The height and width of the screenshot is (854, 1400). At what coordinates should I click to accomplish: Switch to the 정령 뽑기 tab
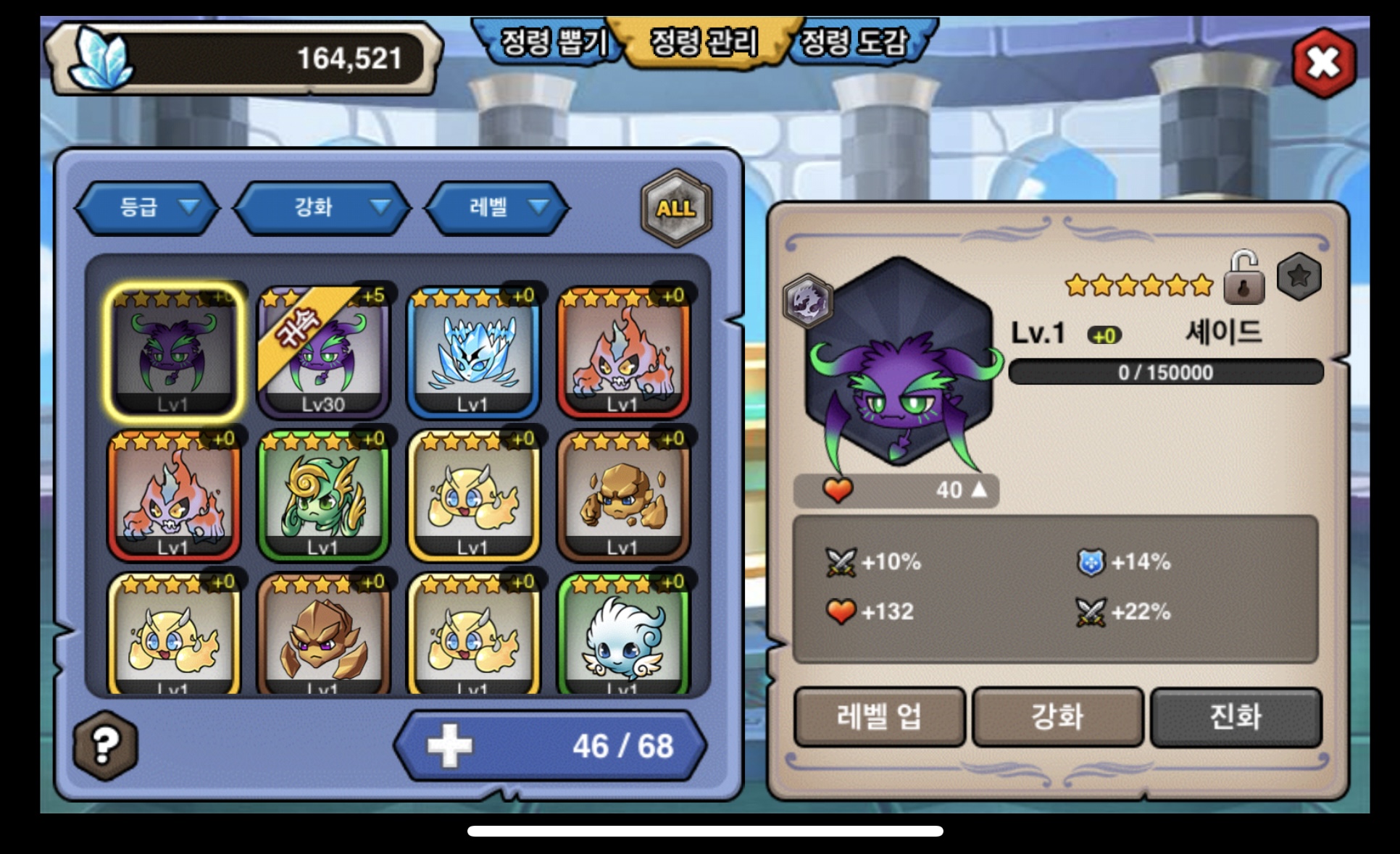(x=552, y=42)
